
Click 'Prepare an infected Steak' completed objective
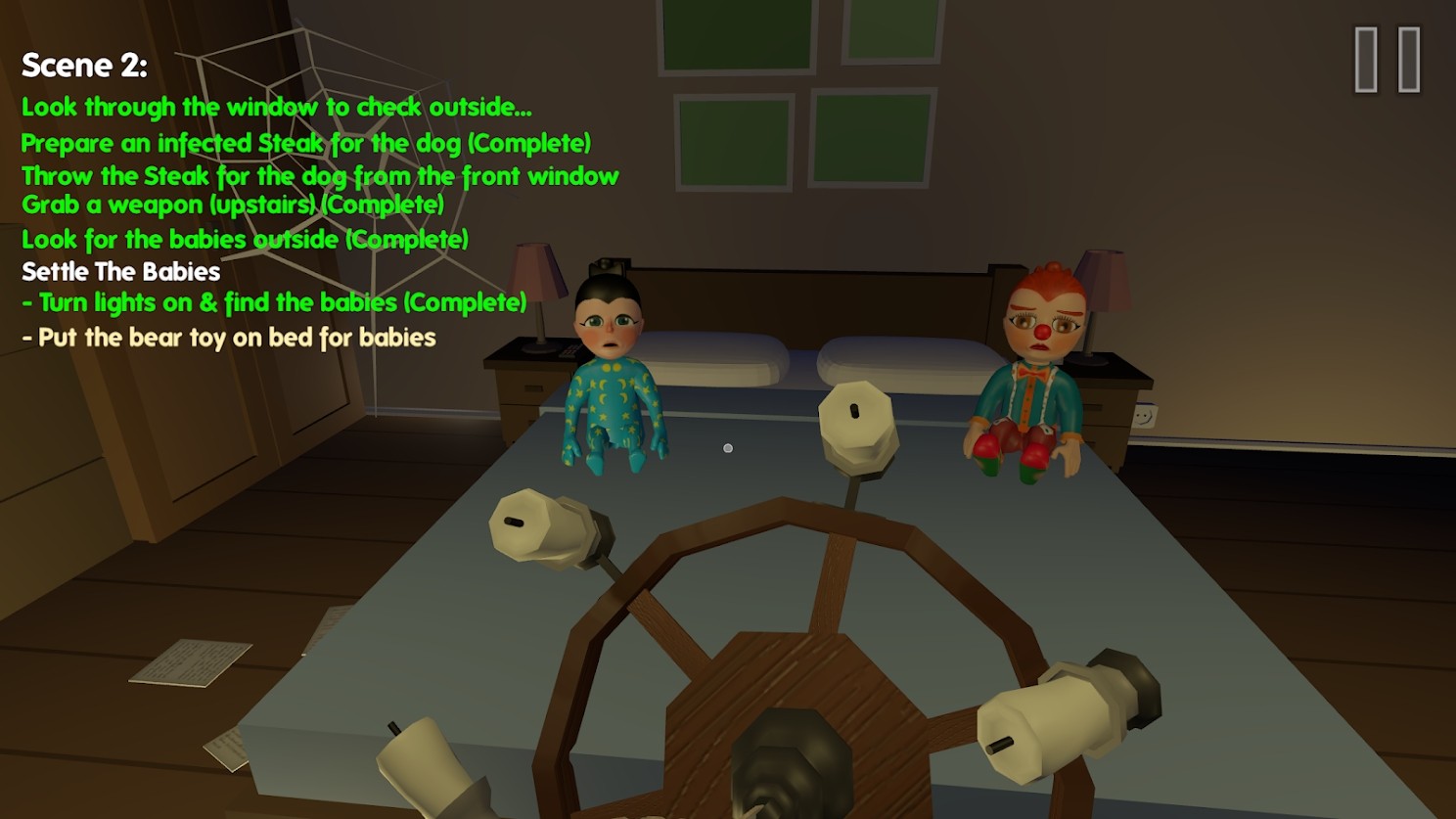coord(307,142)
